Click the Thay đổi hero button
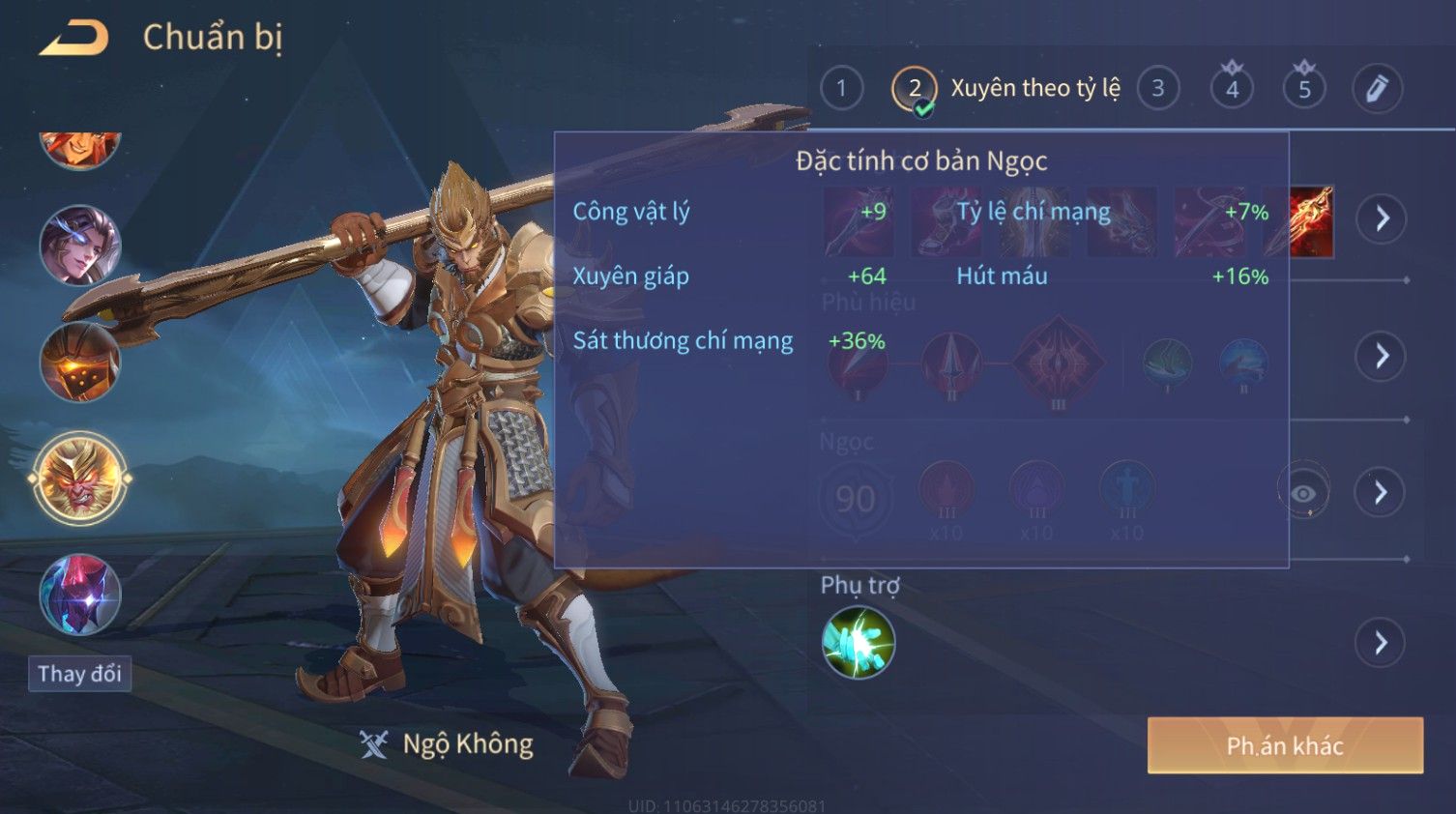 pos(79,673)
